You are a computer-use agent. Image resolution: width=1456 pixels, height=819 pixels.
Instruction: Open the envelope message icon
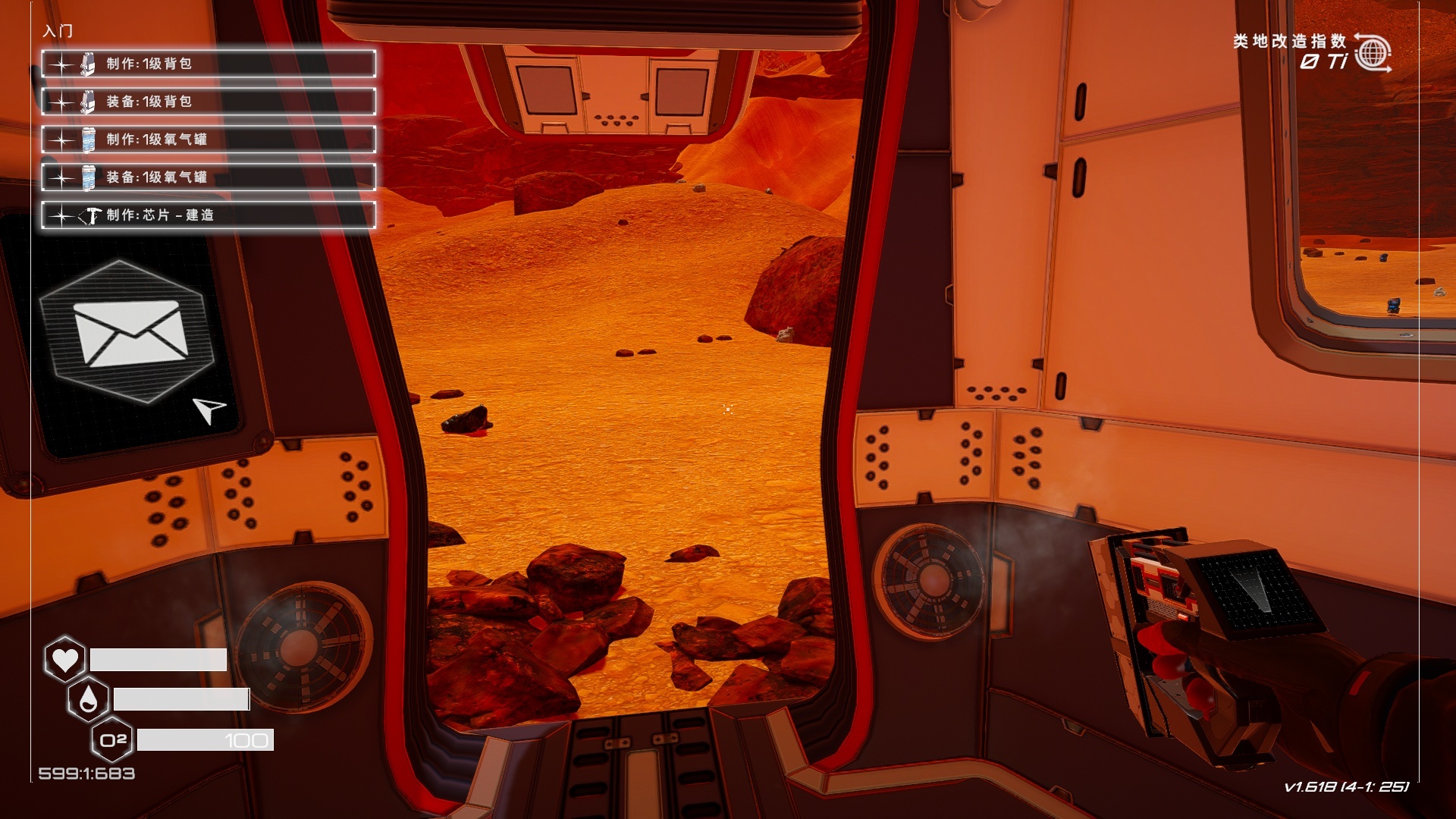pos(130,333)
